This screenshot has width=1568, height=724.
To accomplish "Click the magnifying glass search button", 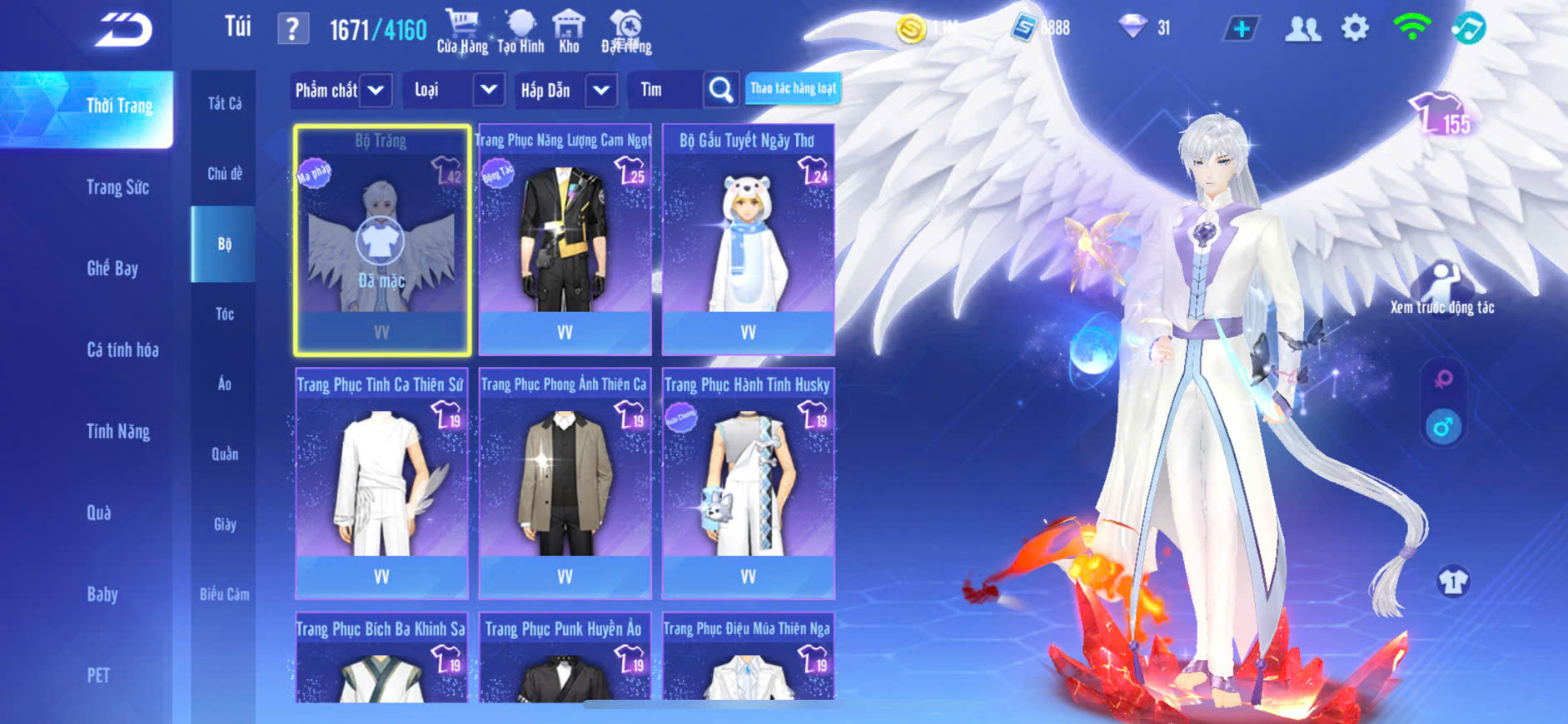I will [x=721, y=89].
